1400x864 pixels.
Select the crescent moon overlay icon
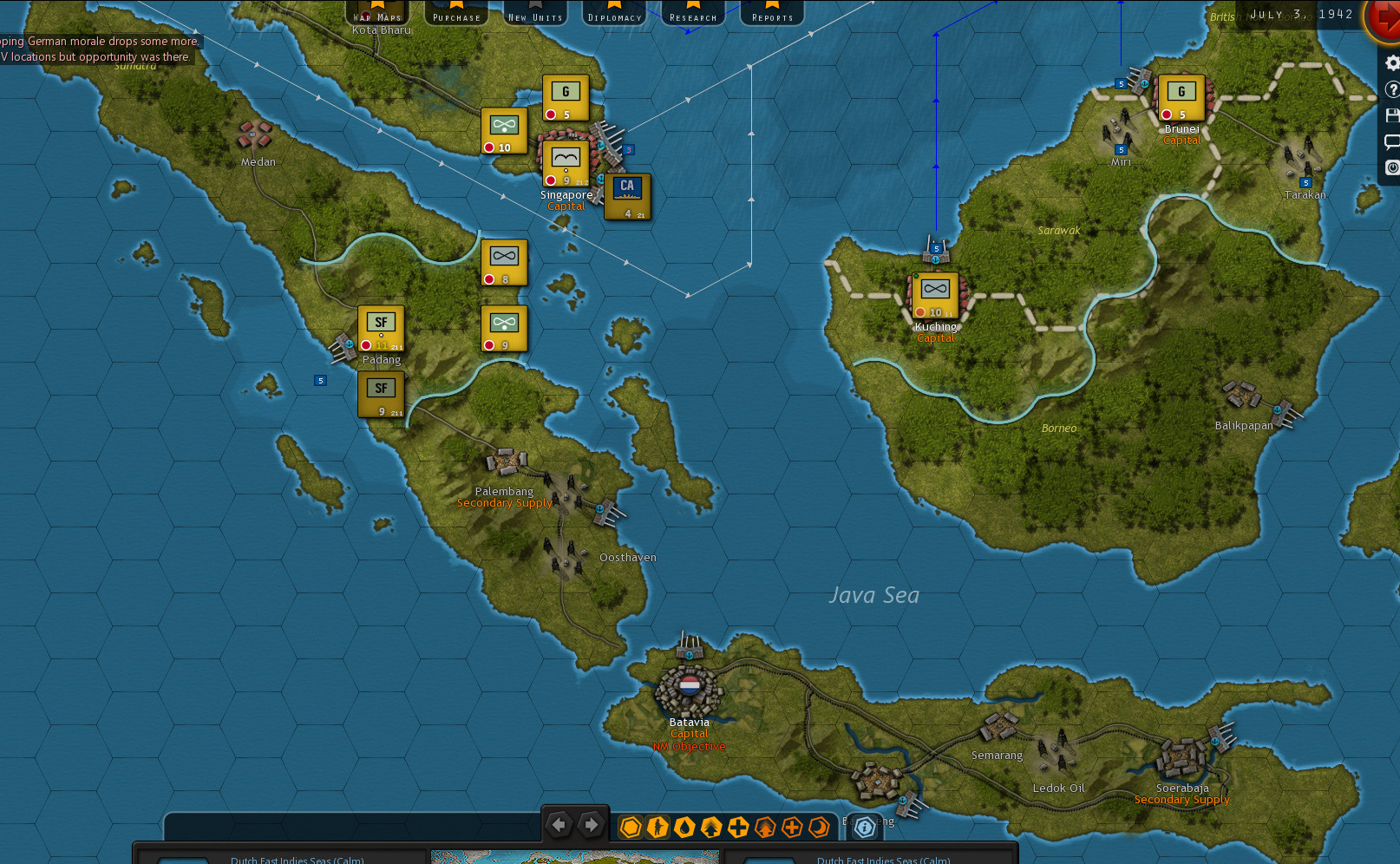click(818, 827)
